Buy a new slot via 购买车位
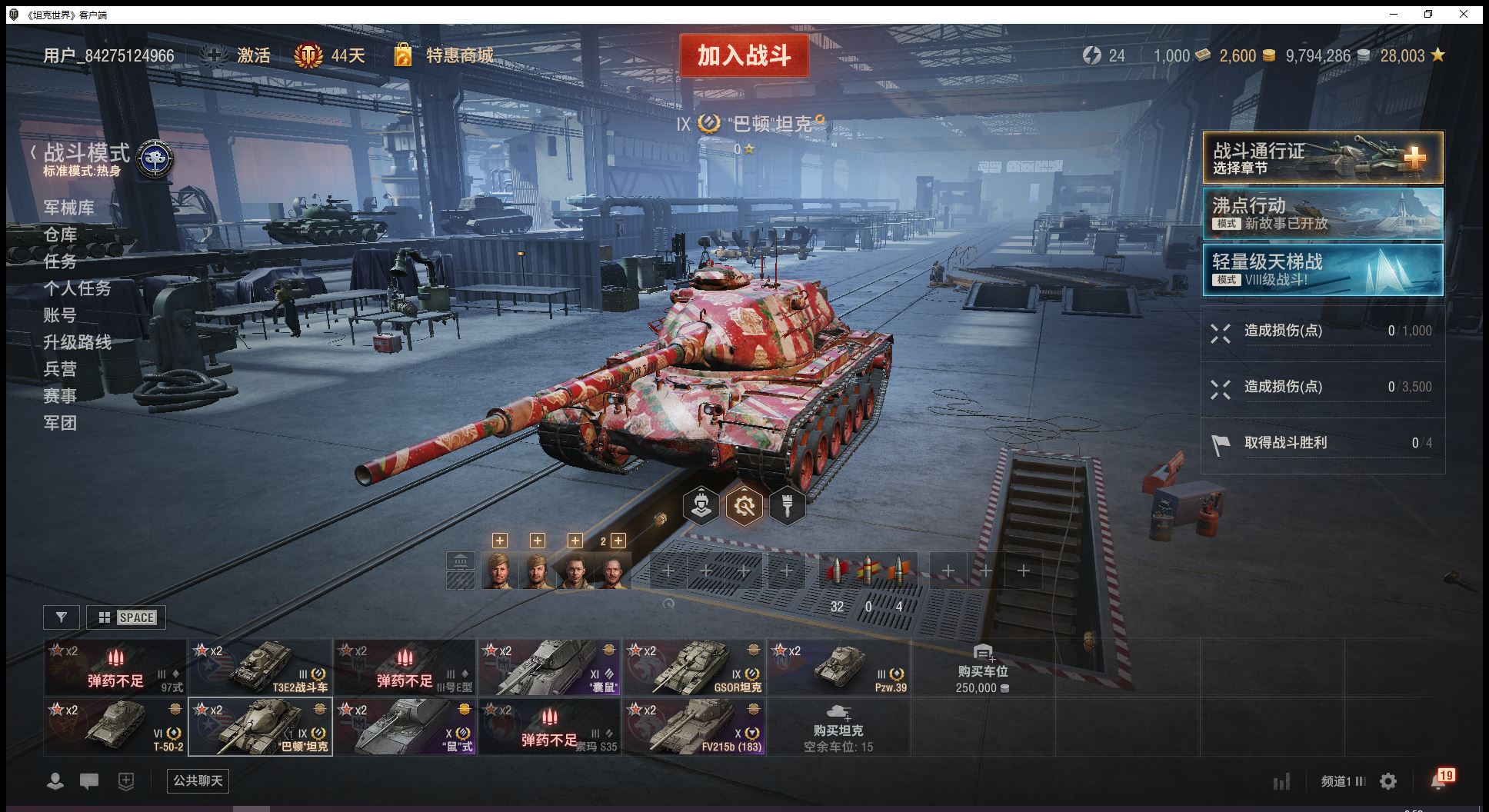 [982, 667]
